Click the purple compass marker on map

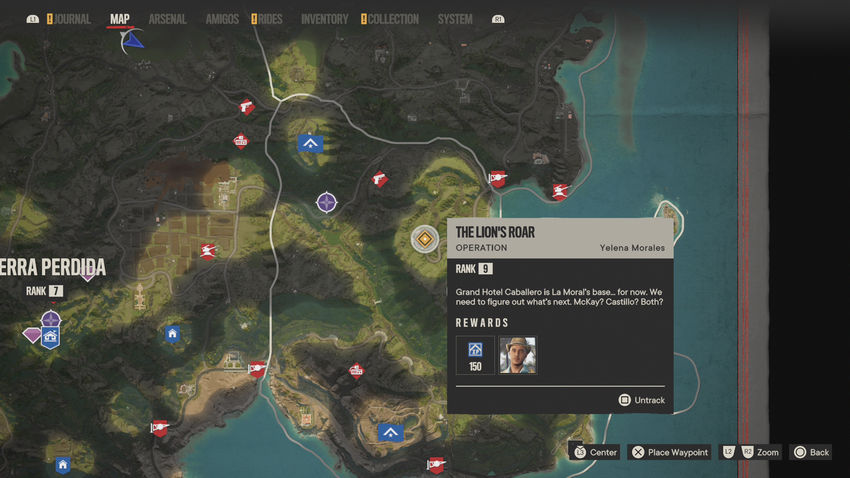click(x=326, y=203)
